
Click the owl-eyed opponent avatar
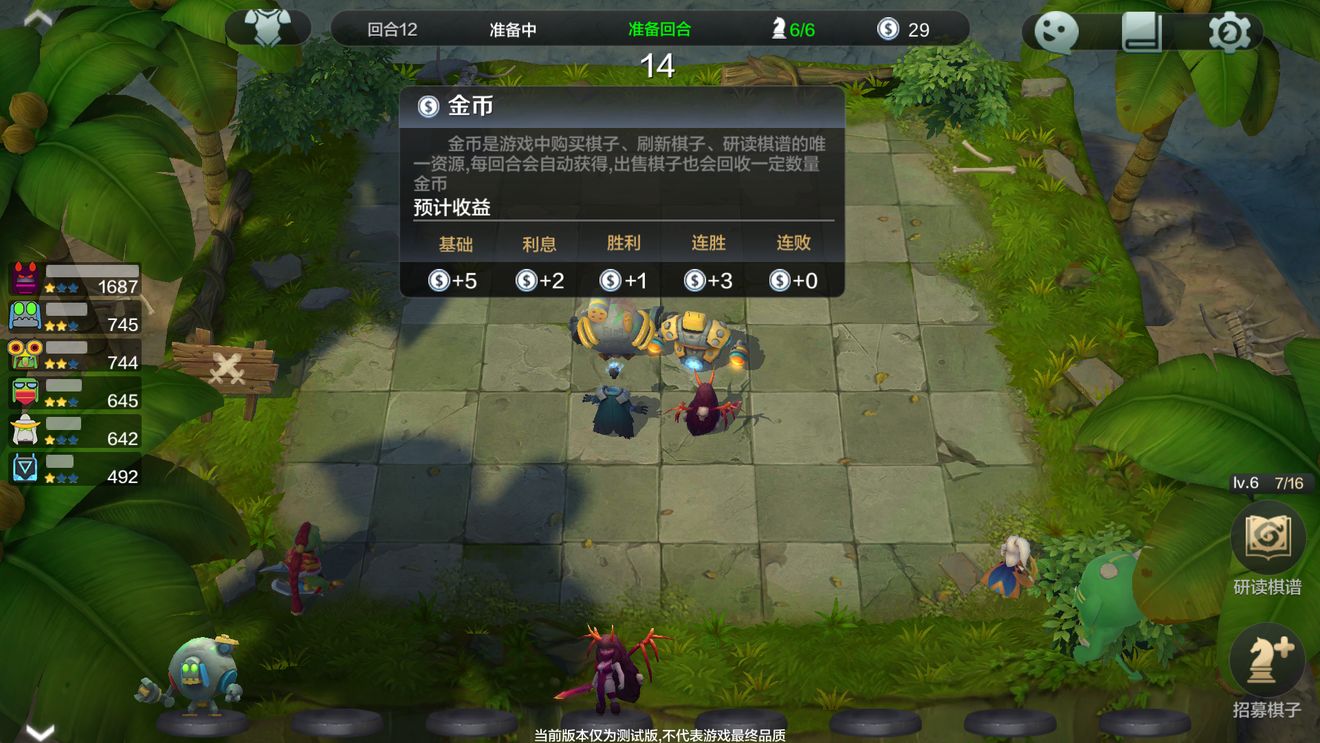point(24,353)
